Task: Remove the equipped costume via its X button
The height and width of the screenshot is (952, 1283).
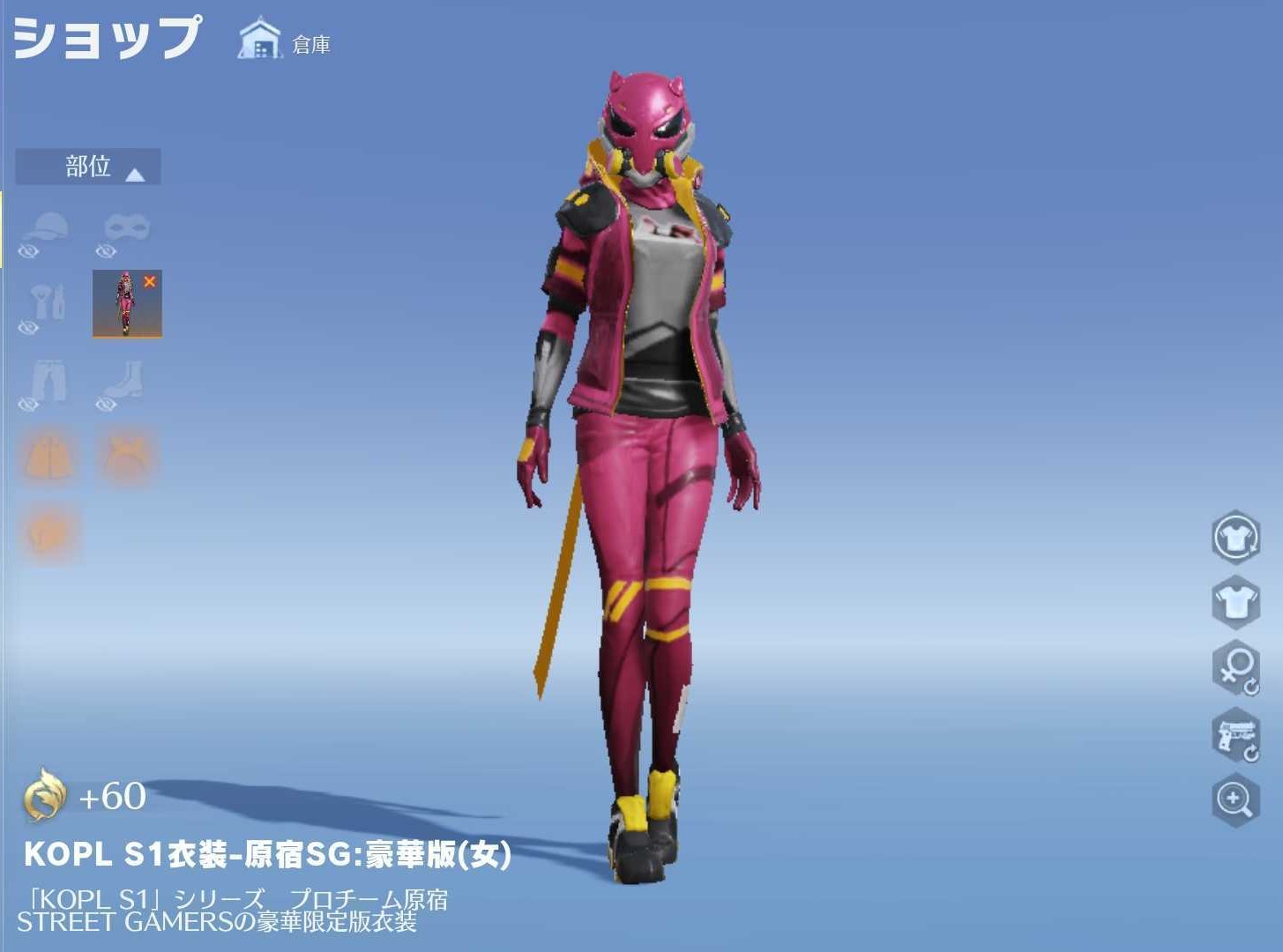Action: pos(152,281)
